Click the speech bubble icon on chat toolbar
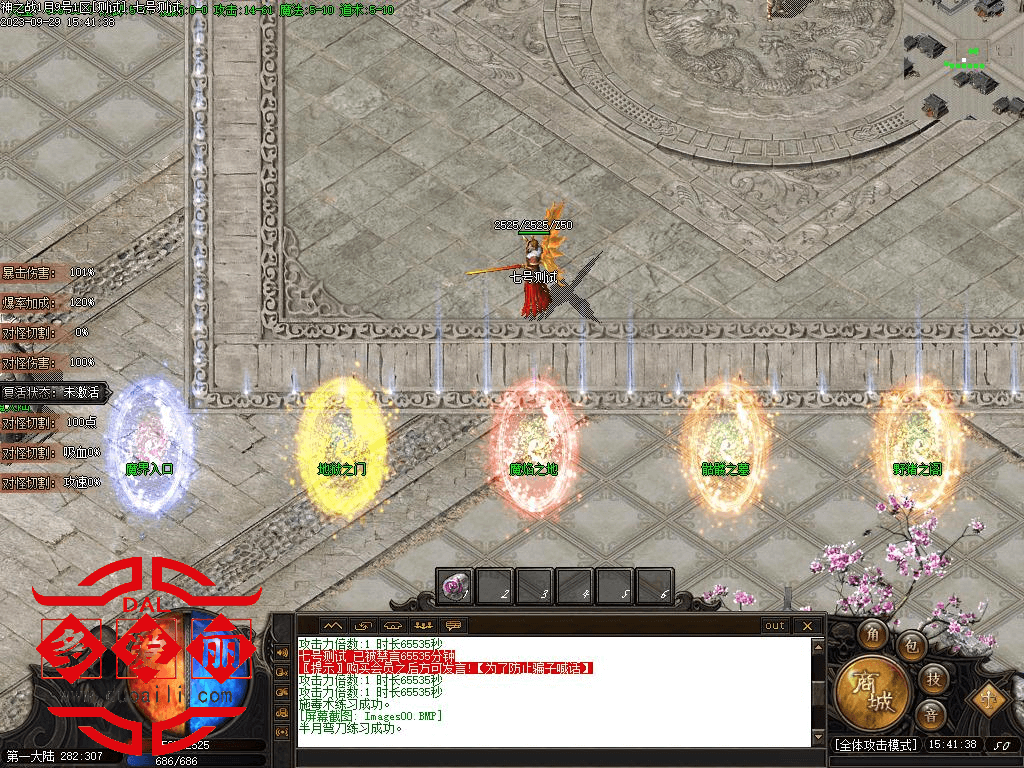Image resolution: width=1024 pixels, height=768 pixels. pos(453,626)
